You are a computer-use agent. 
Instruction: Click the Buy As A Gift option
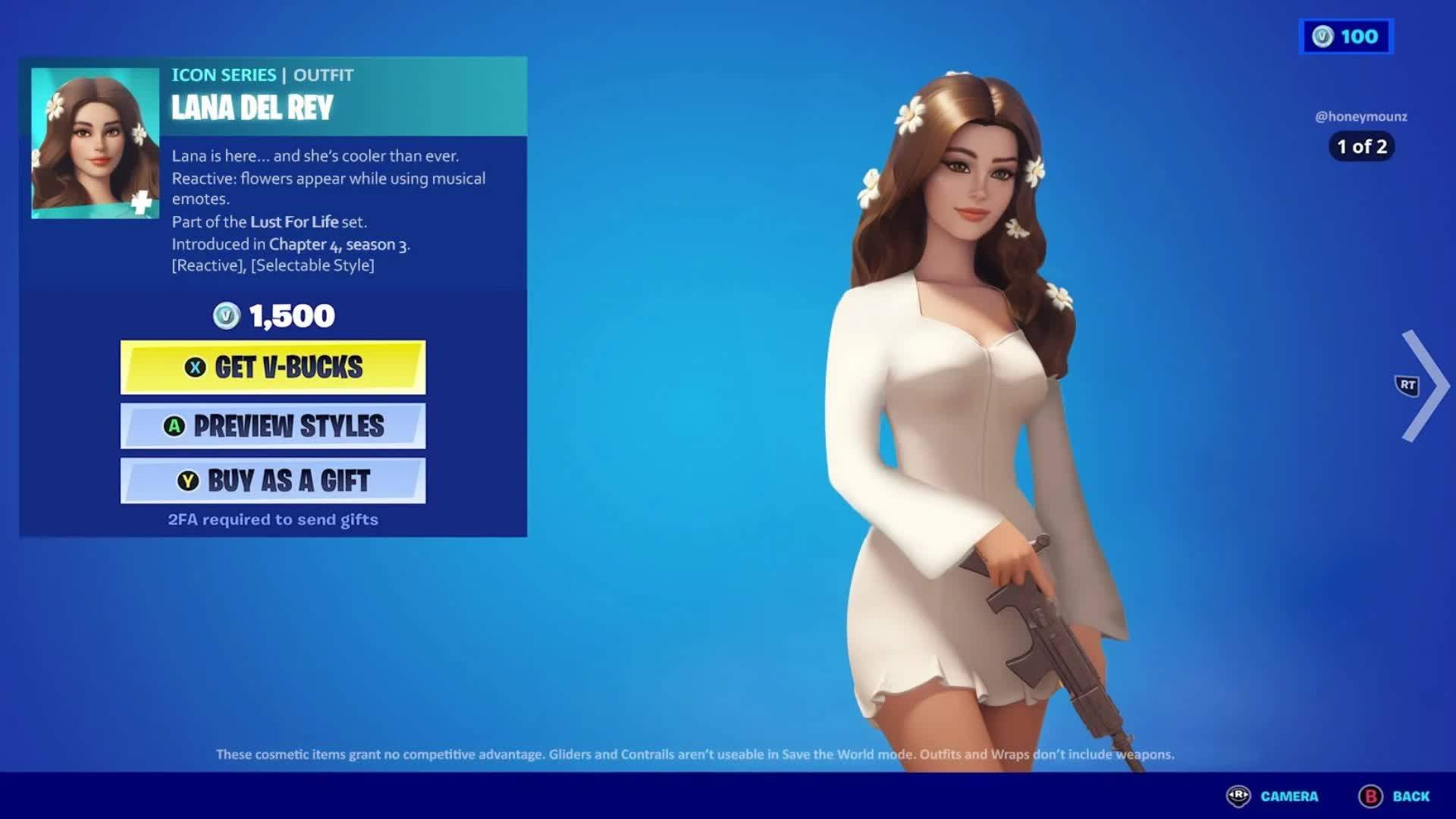(273, 481)
